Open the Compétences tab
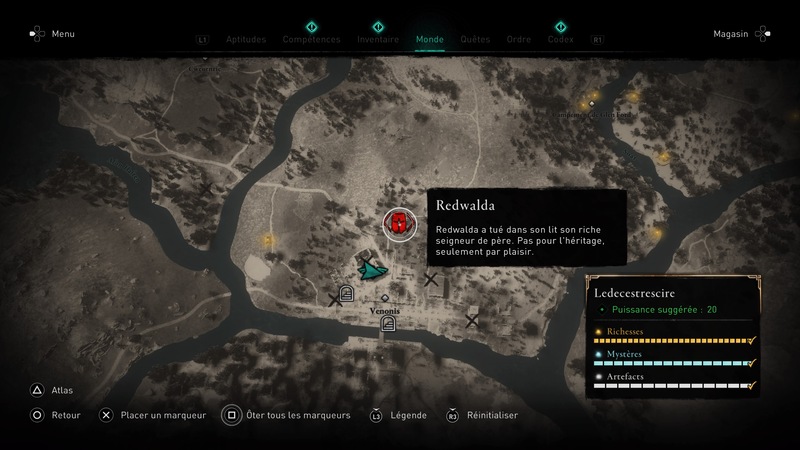This screenshot has width=800, height=450. (311, 40)
